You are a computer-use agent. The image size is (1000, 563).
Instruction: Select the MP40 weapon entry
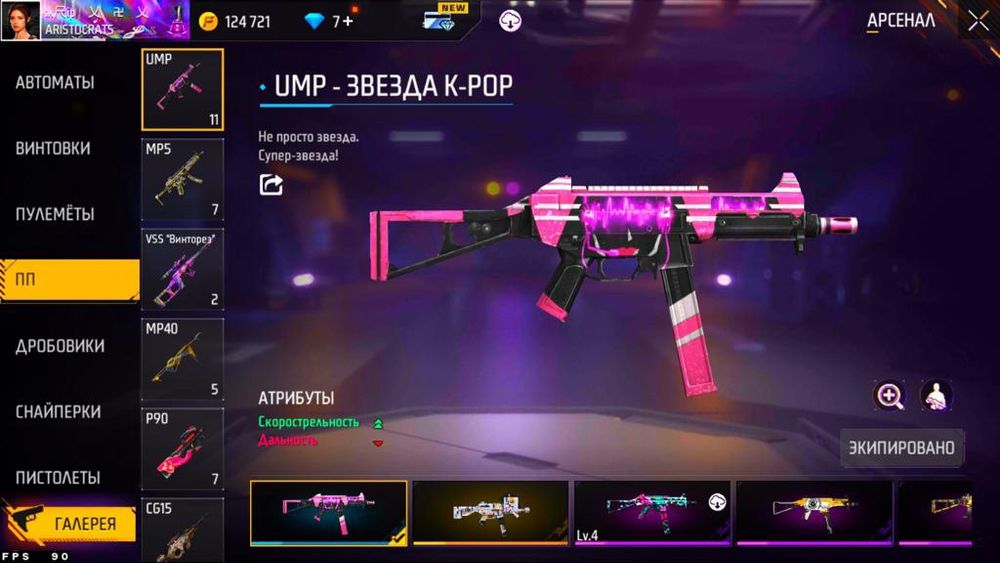click(x=182, y=359)
